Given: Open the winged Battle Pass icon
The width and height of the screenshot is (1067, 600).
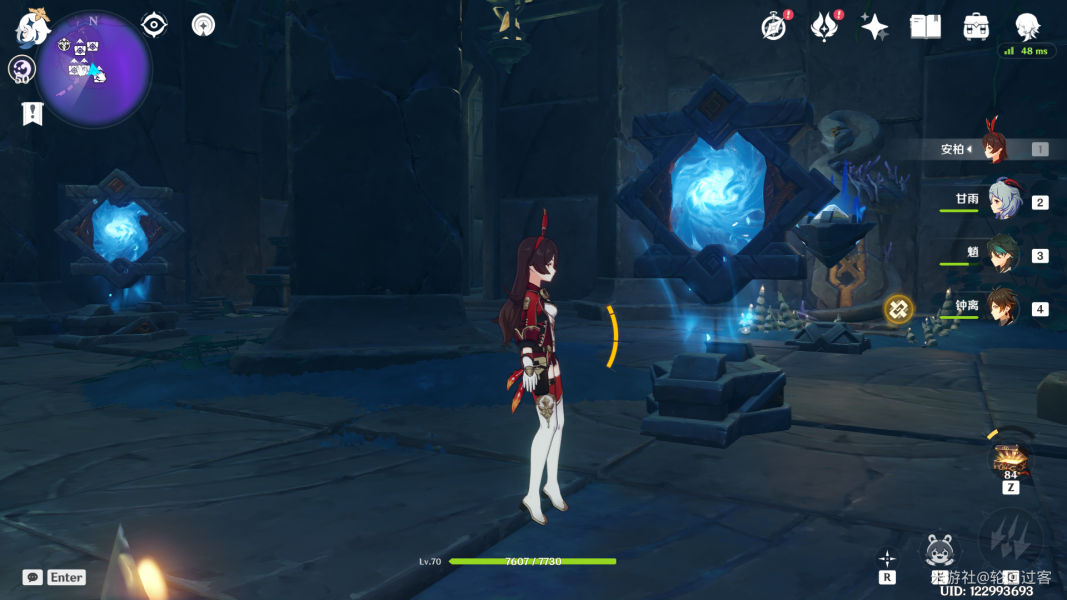Looking at the screenshot, I should click(x=824, y=27).
